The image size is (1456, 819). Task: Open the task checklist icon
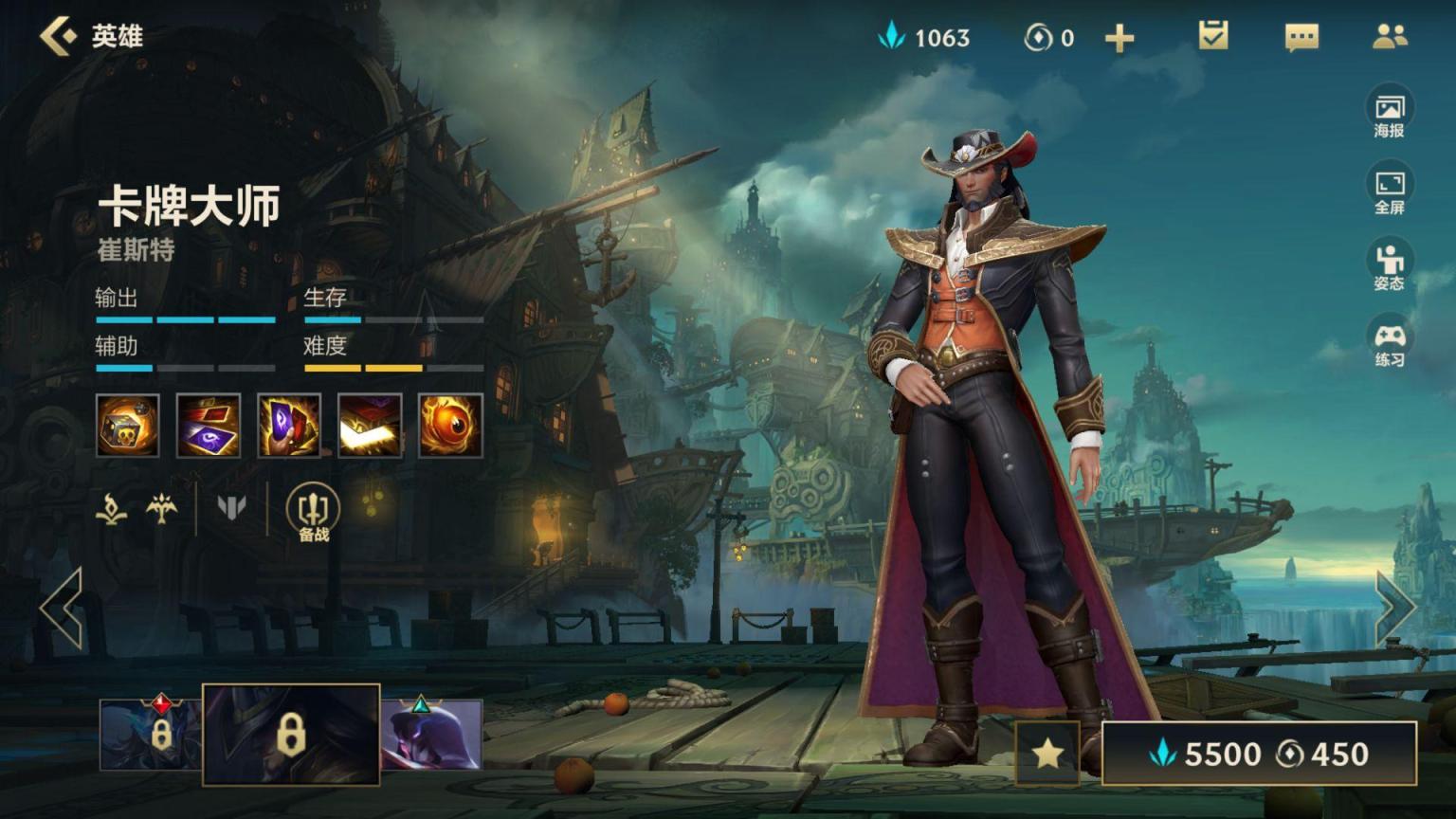pyautogui.click(x=1213, y=37)
